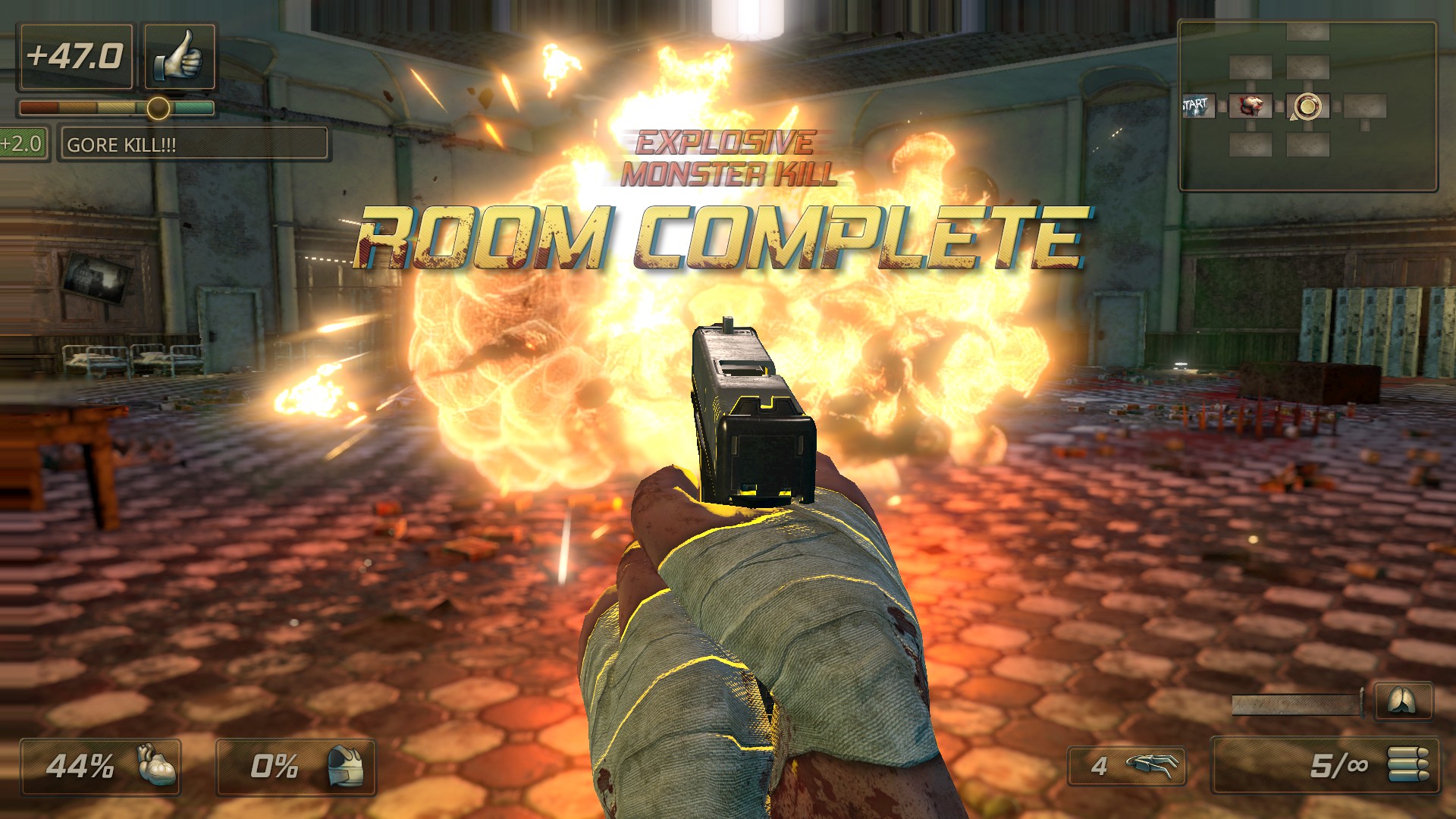Click the player position marker on the minimap
This screenshot has width=1456, height=819.
coord(1307,106)
